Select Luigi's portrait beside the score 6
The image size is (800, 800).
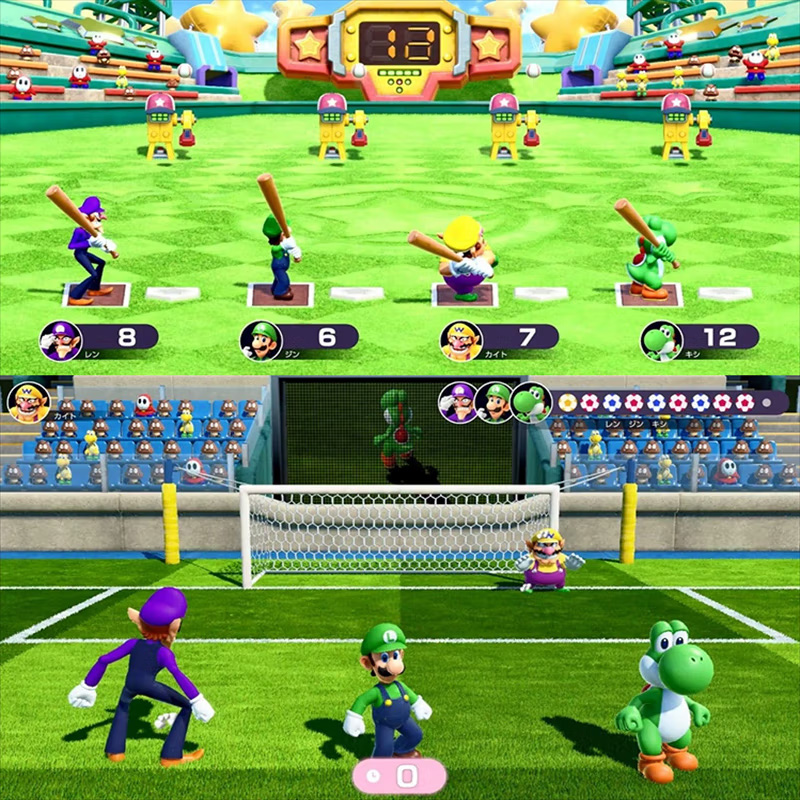pos(260,341)
